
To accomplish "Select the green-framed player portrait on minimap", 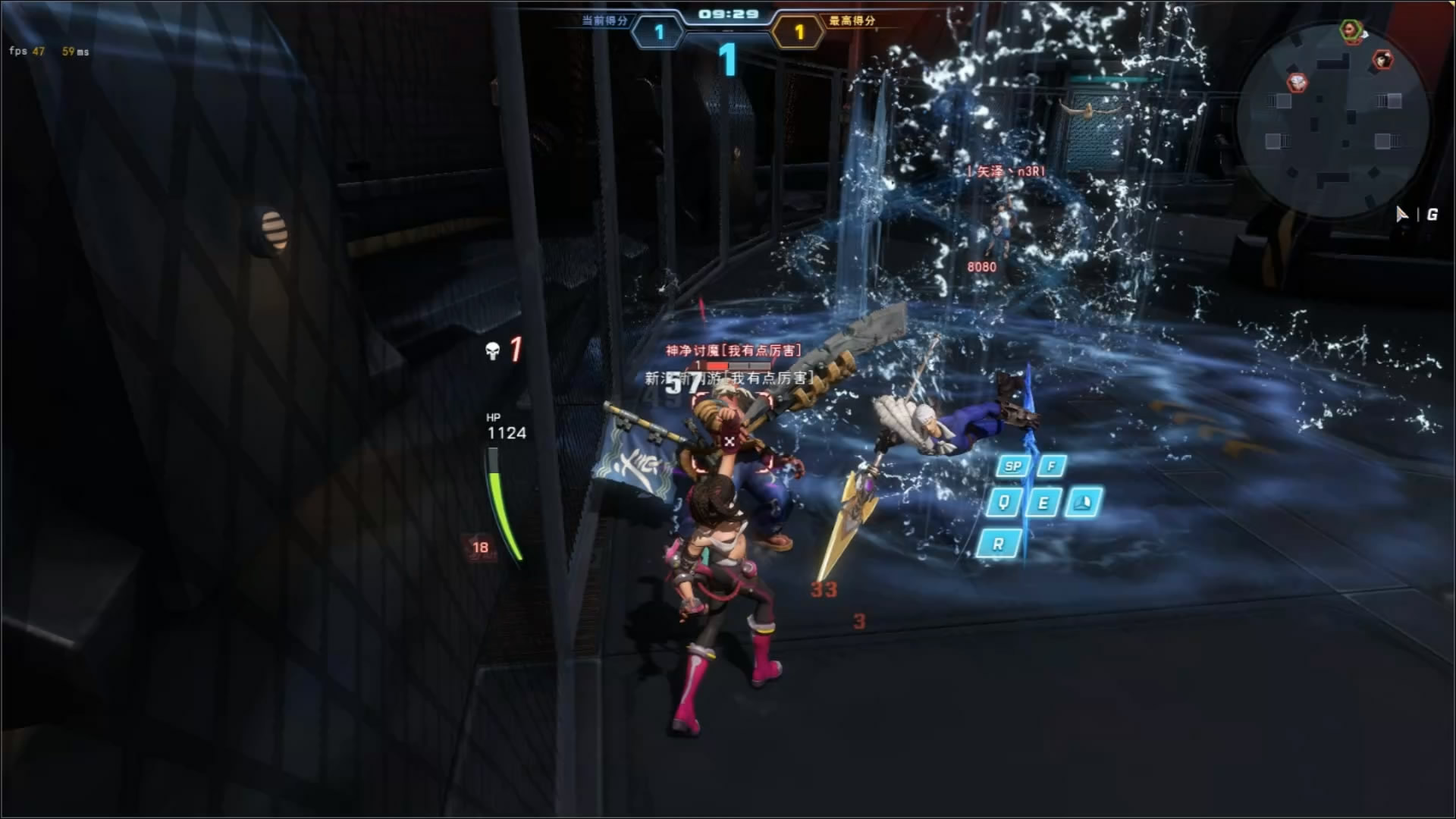I will (x=1351, y=30).
